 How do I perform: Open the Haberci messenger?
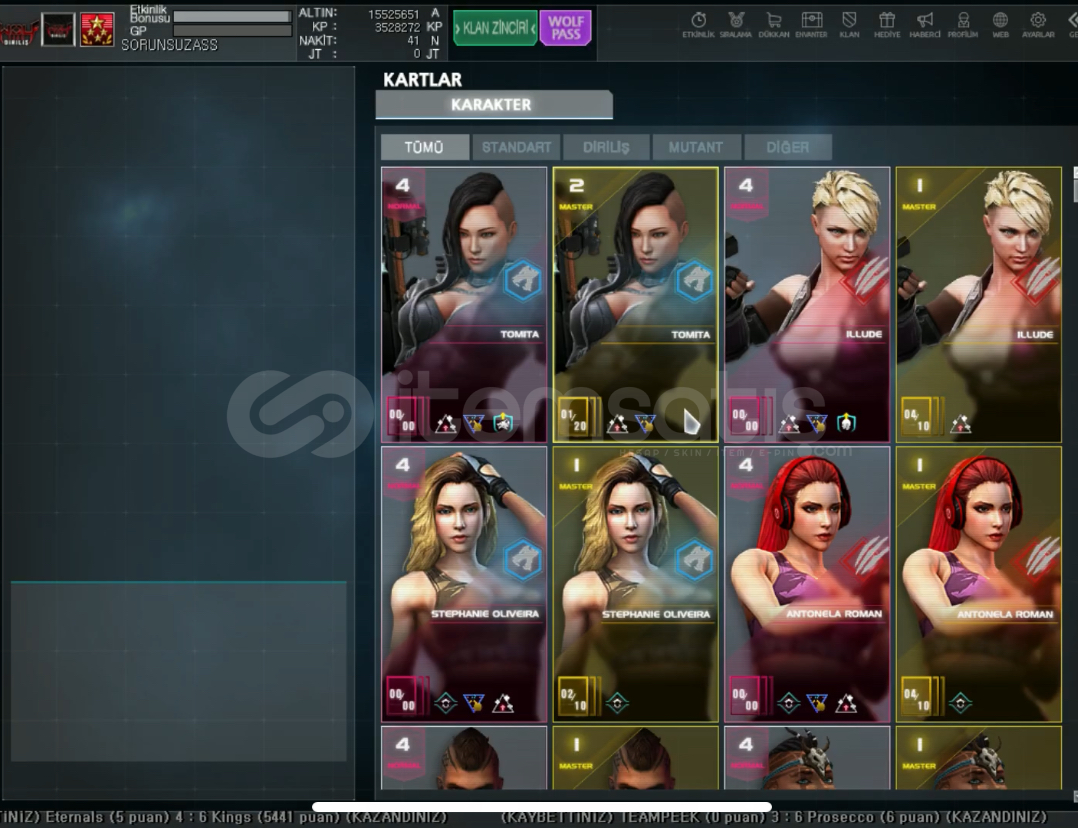925,24
